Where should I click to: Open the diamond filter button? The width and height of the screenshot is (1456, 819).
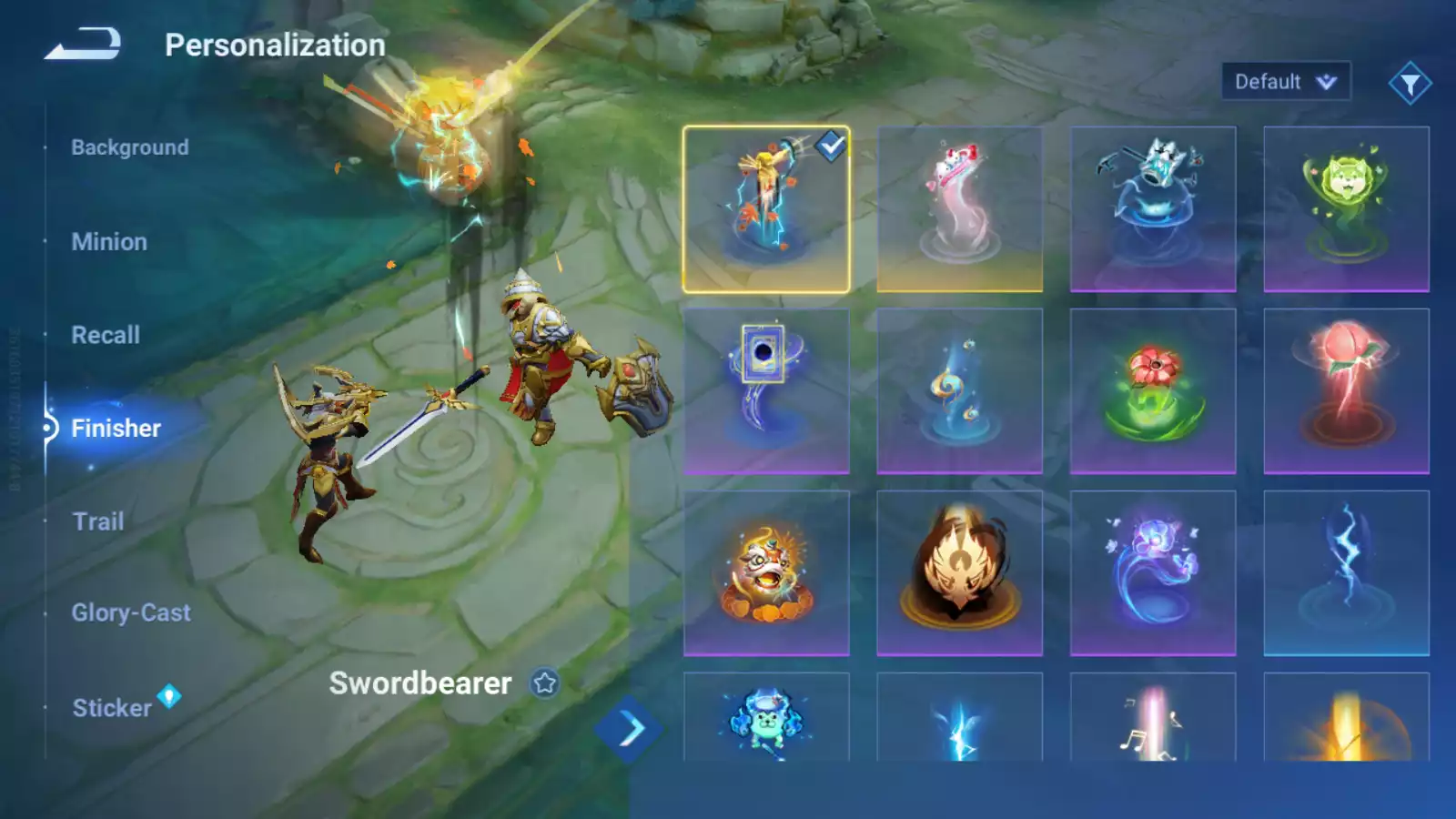[1410, 84]
